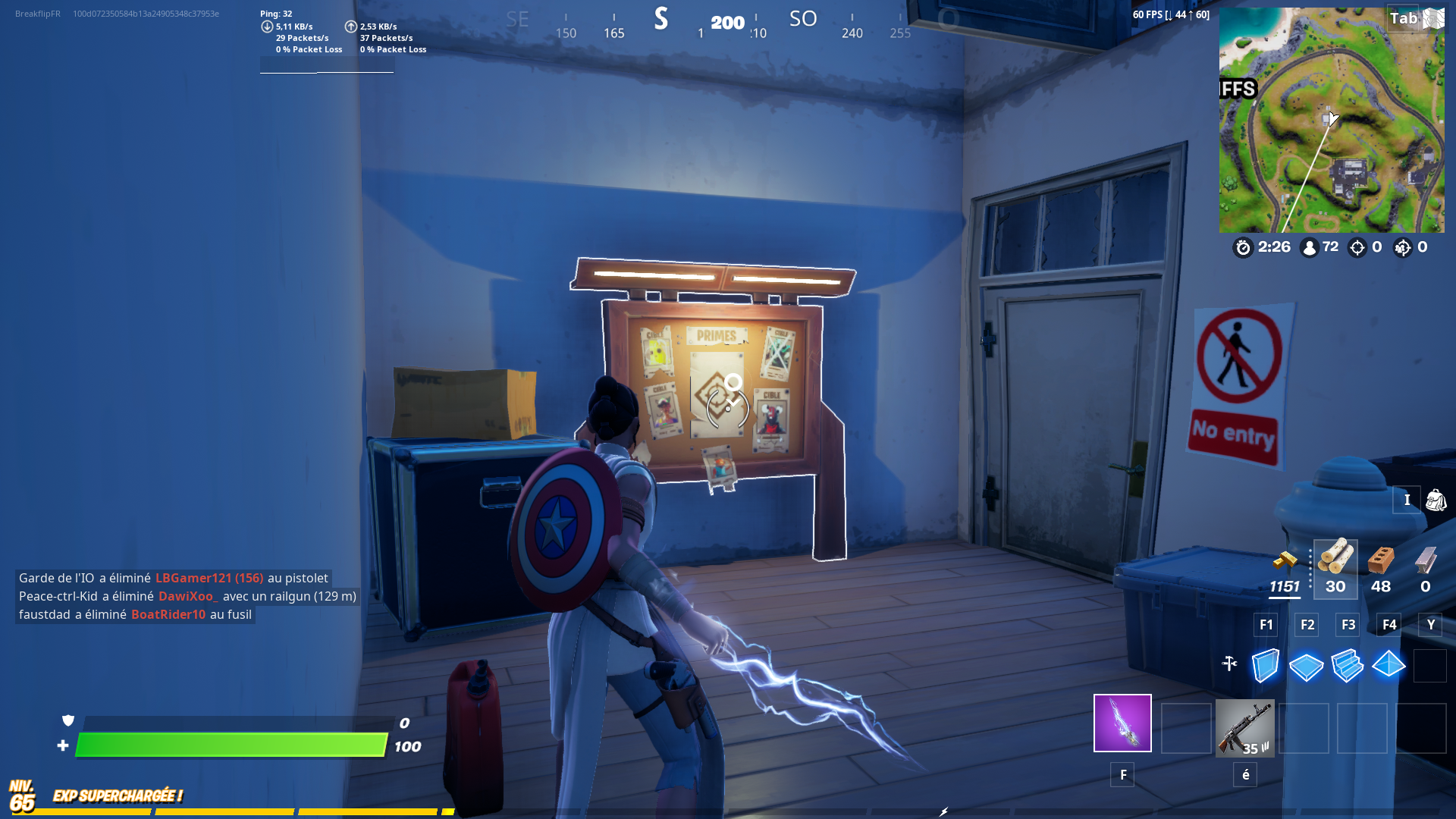Image resolution: width=1456 pixels, height=819 pixels.
Task: Select the purple pickaxe slot
Action: pos(1122,724)
